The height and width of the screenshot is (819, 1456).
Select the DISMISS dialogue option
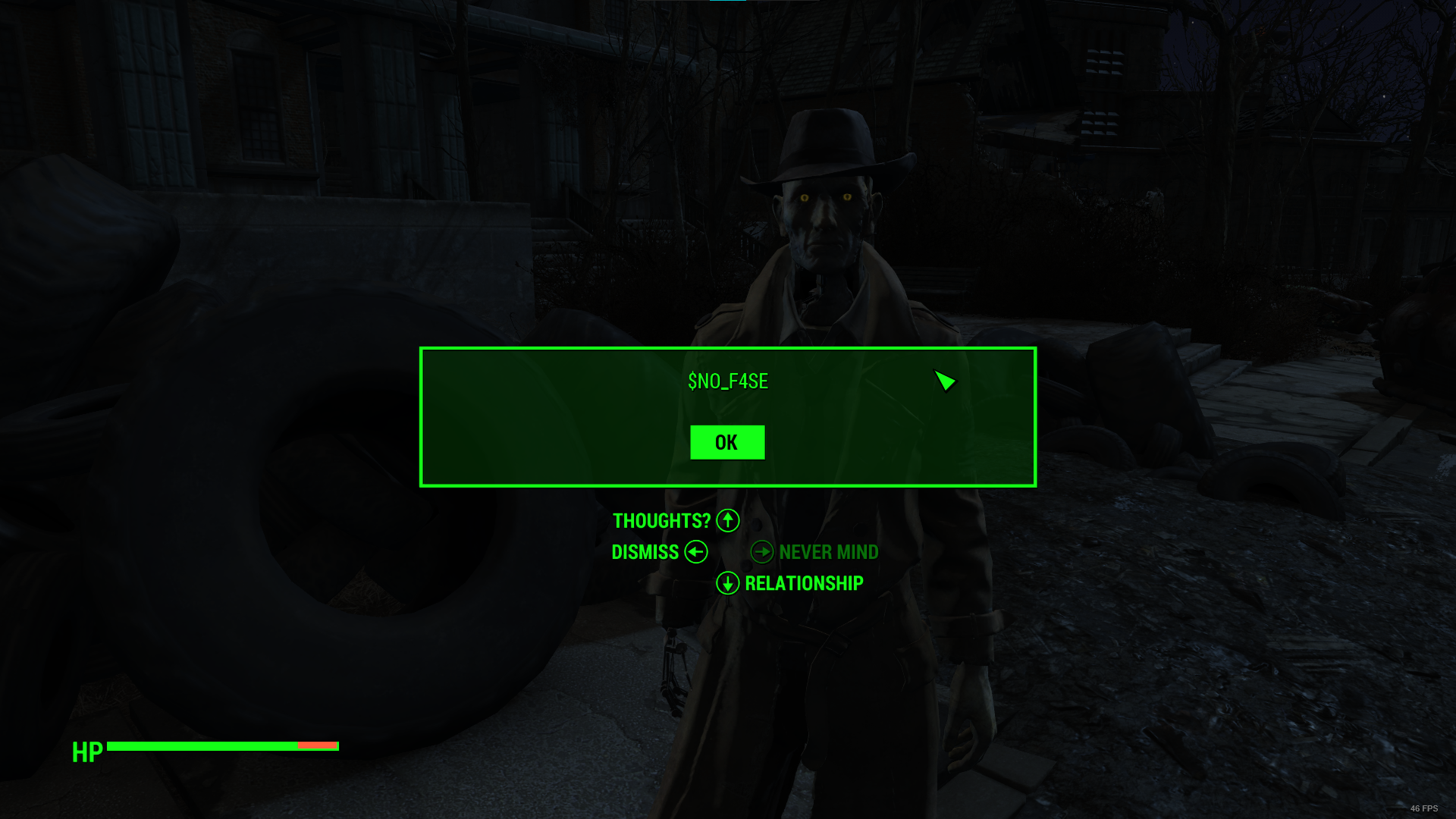(645, 552)
